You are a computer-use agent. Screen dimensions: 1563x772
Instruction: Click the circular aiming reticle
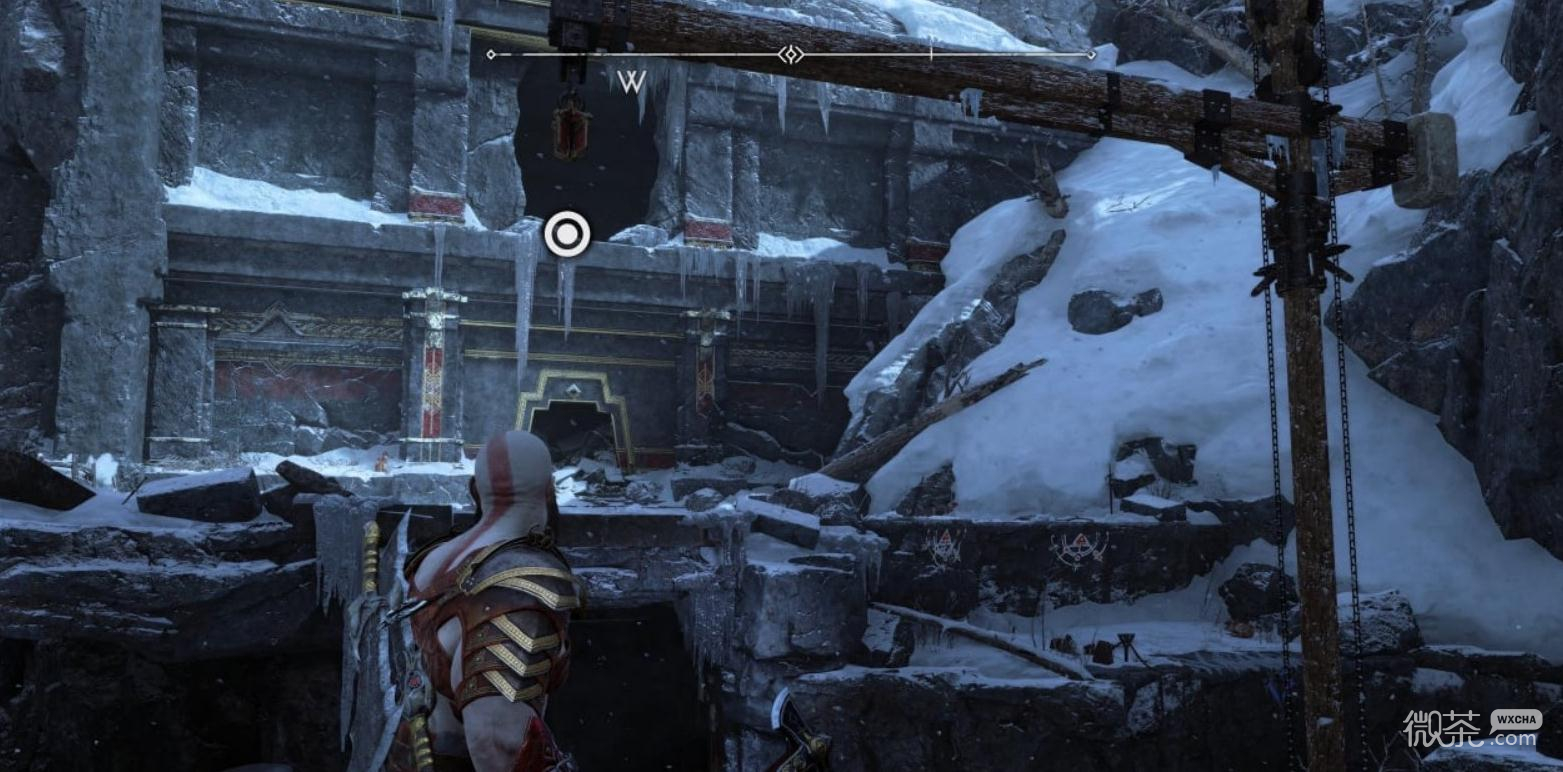(567, 235)
